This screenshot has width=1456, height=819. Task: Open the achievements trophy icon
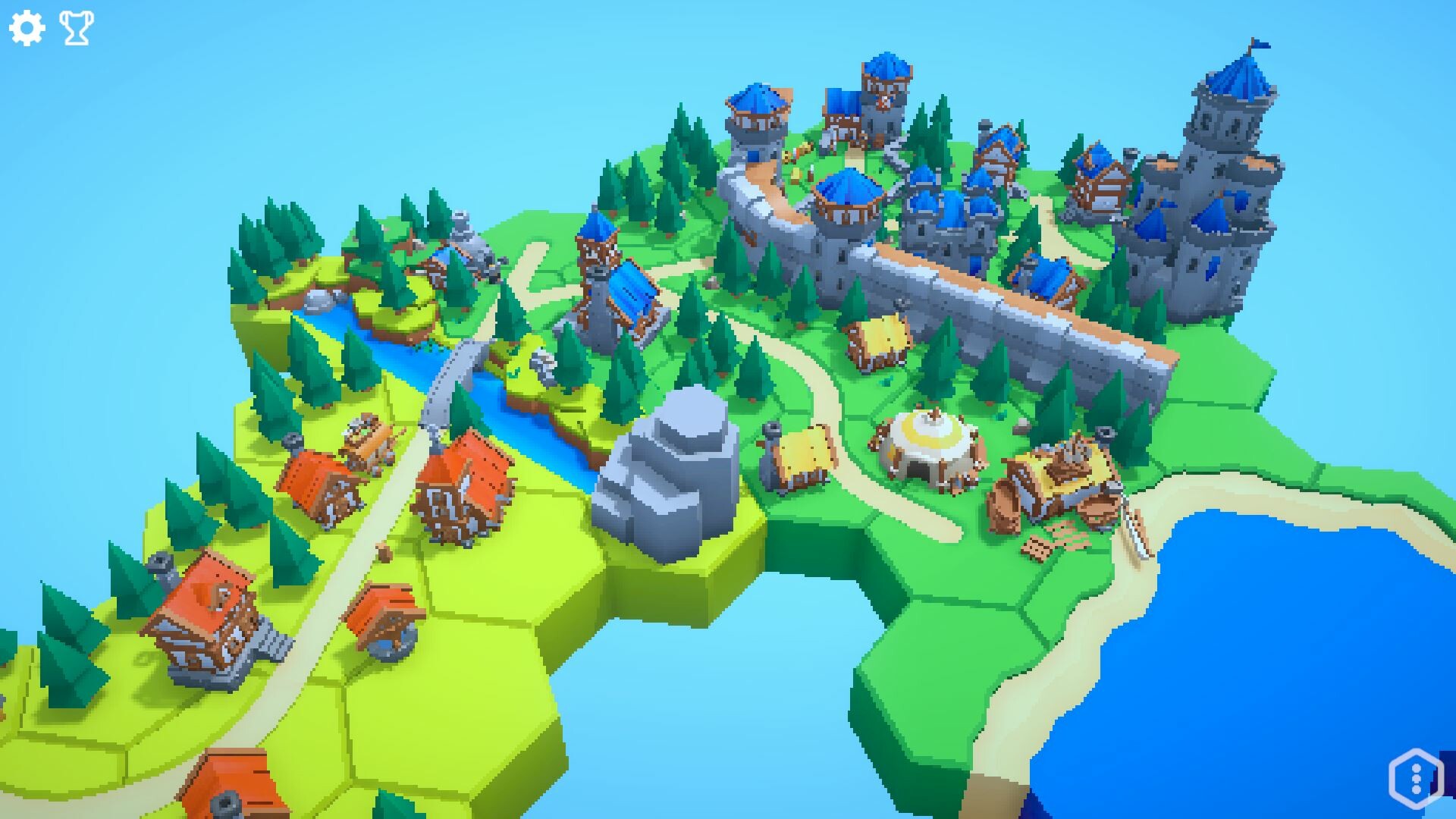[74, 28]
